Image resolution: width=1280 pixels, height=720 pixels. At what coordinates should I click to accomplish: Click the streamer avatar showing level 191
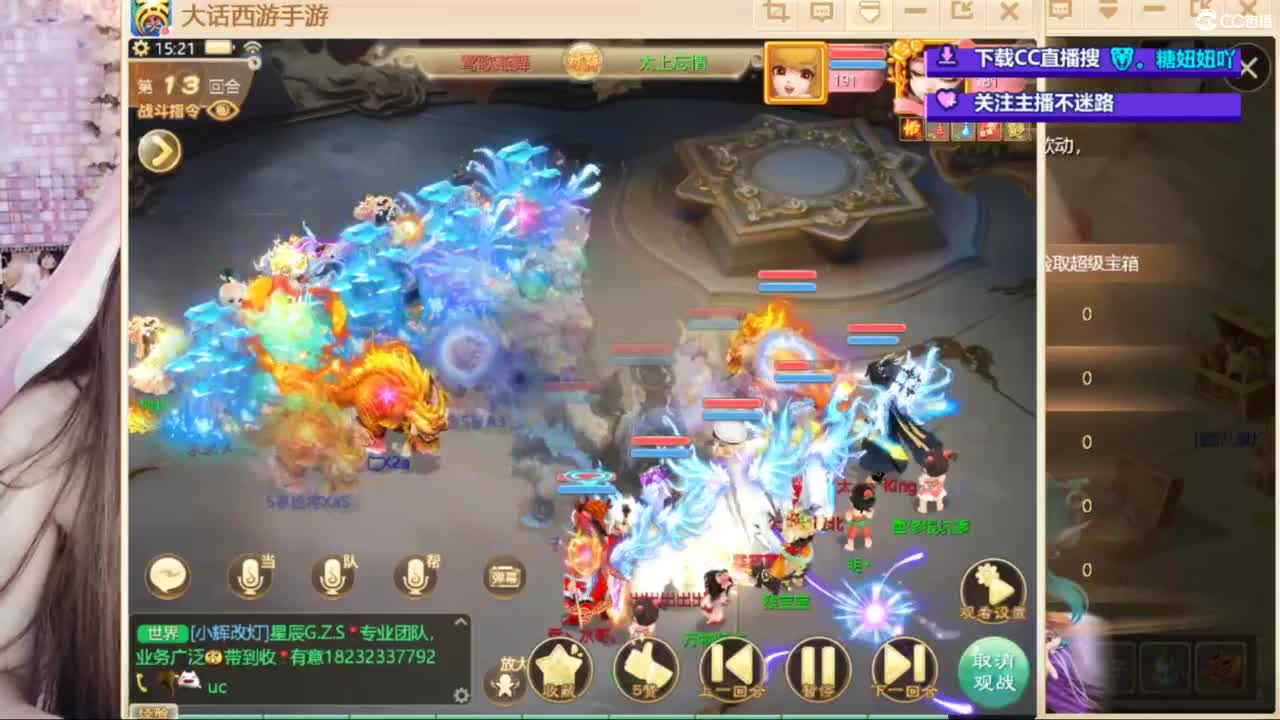click(x=793, y=71)
